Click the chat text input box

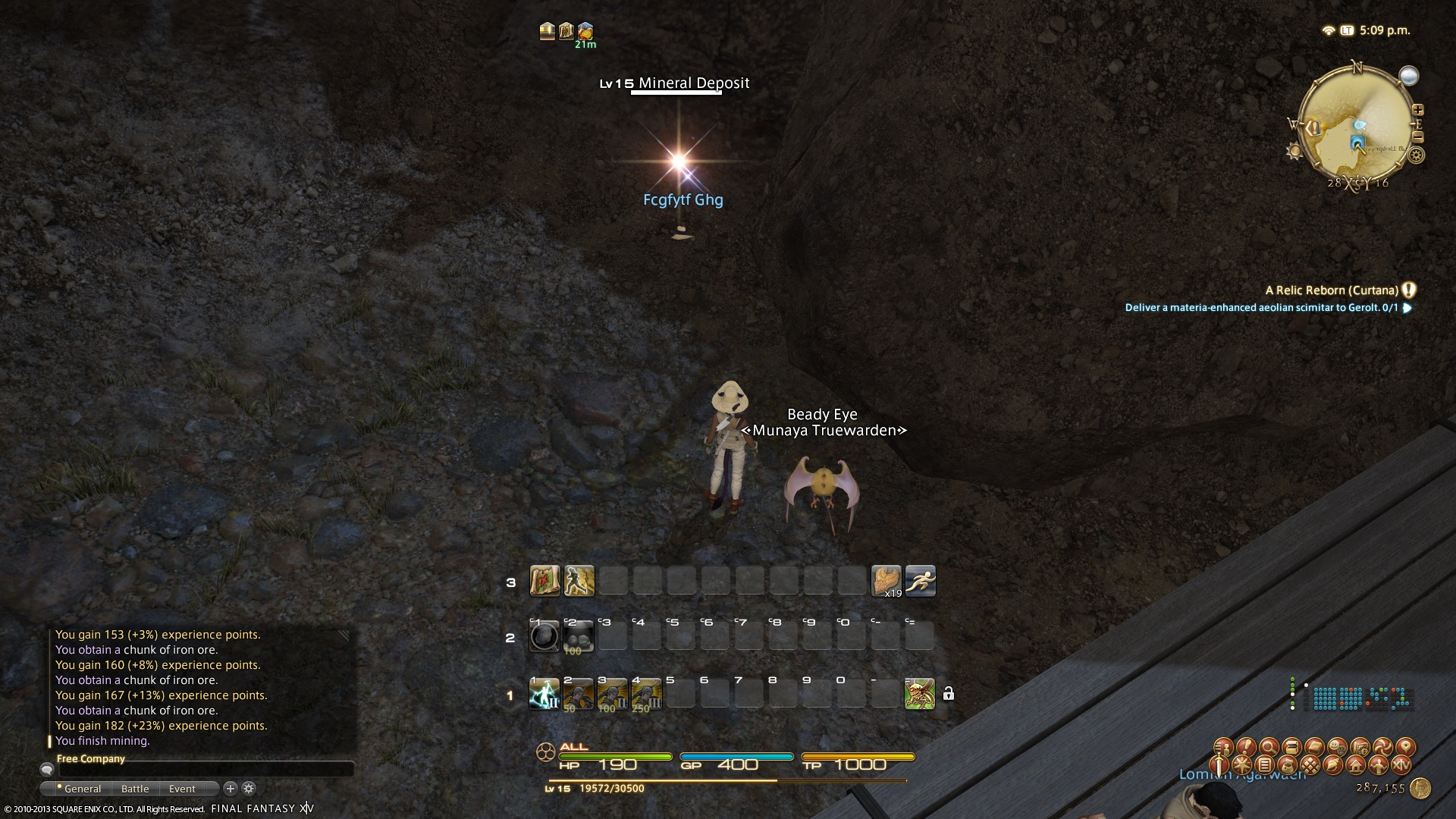(x=205, y=770)
